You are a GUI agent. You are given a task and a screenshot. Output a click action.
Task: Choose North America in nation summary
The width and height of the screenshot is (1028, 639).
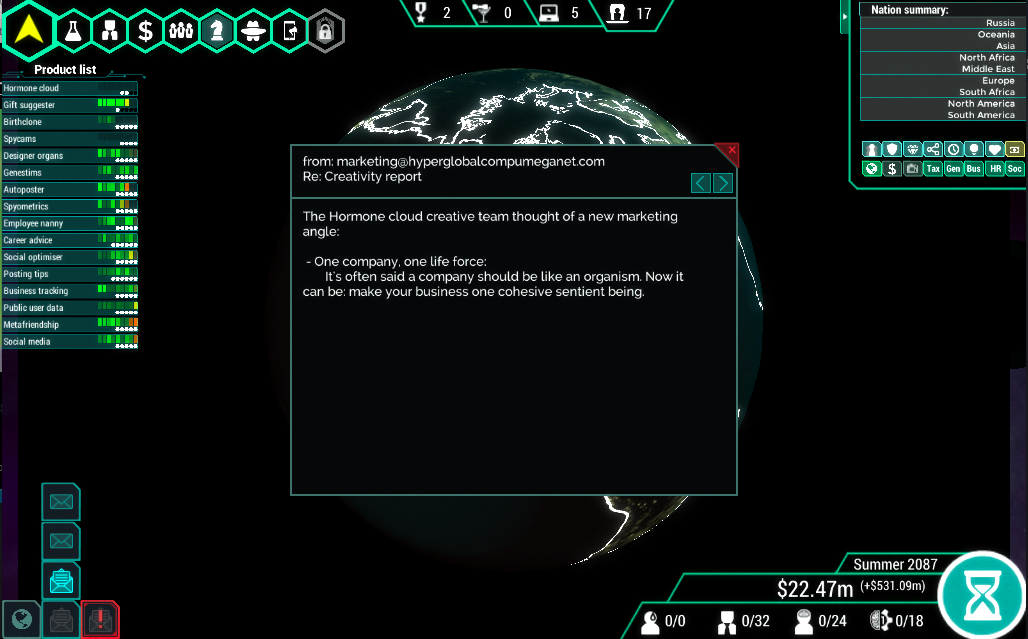coord(938,104)
